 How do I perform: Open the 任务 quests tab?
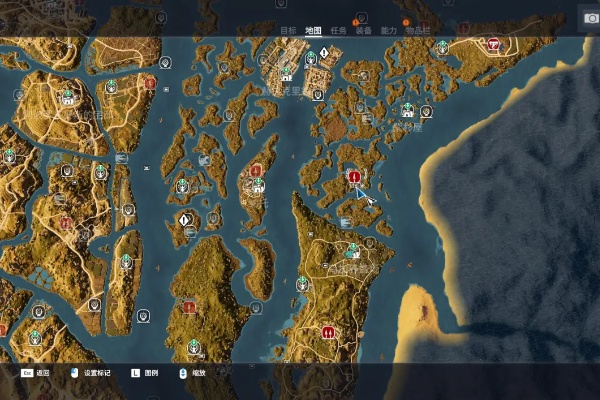click(338, 31)
